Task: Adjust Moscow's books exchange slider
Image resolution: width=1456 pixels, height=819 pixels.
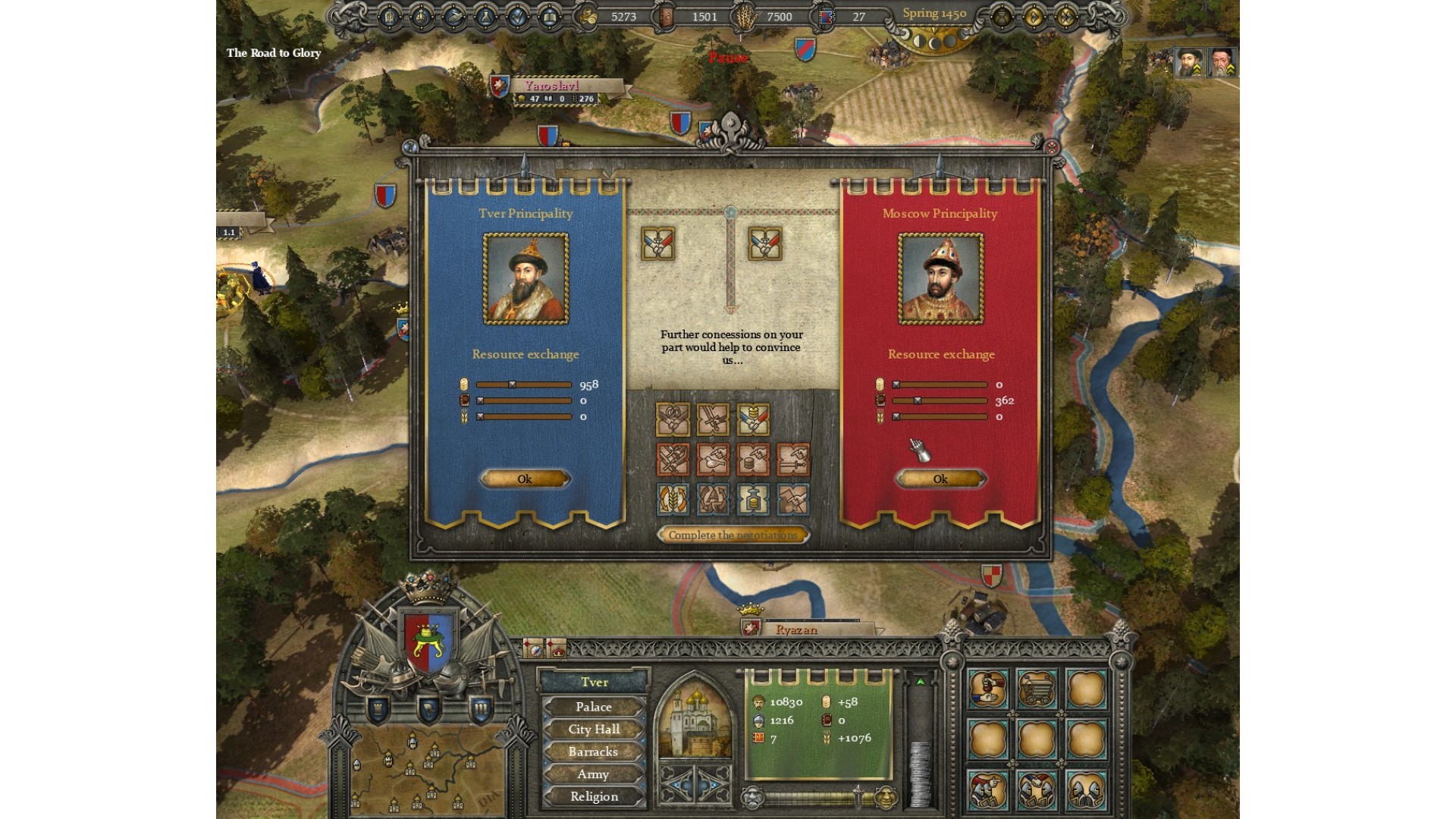Action: click(917, 400)
